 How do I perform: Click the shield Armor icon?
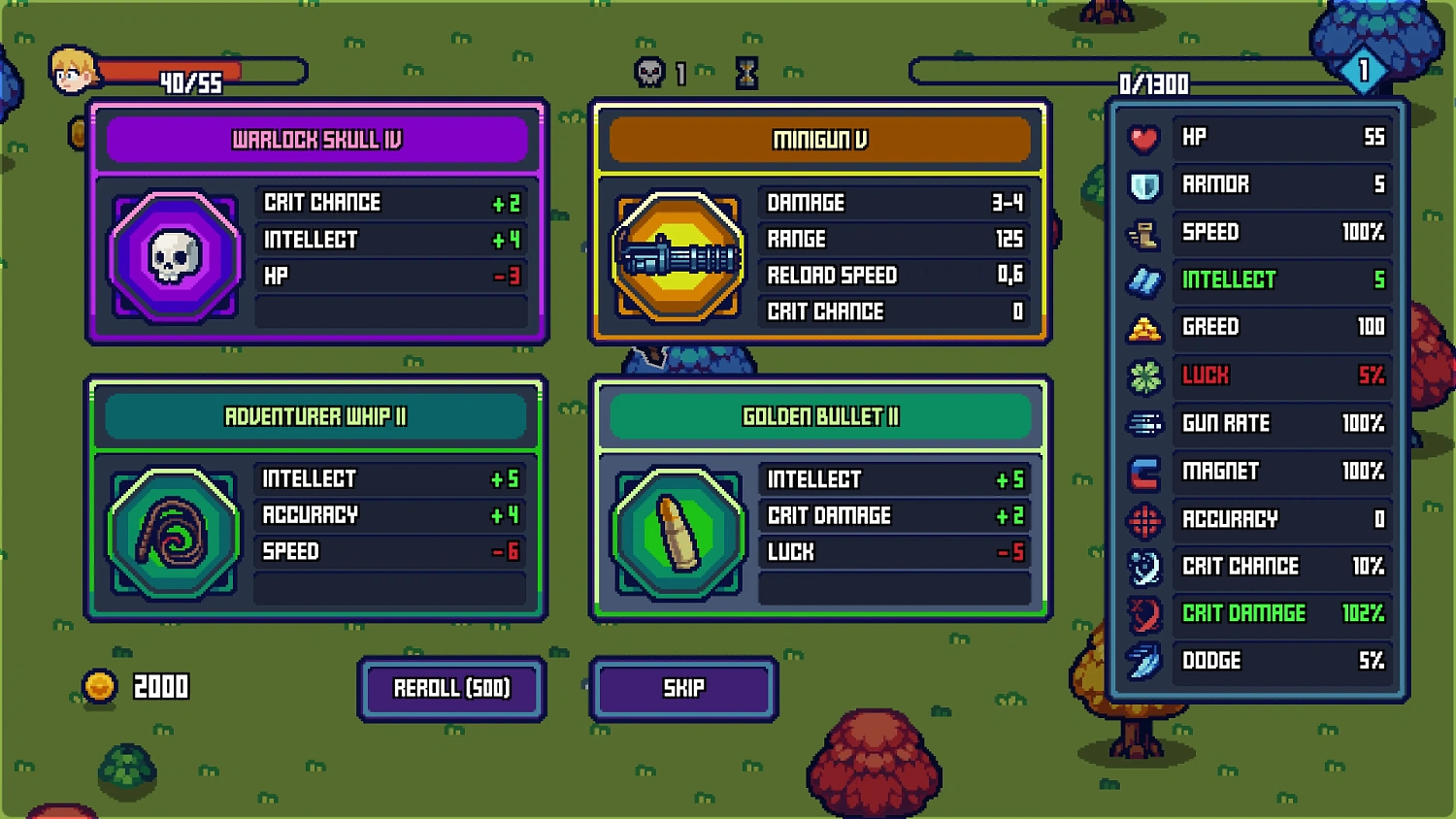[1143, 185]
